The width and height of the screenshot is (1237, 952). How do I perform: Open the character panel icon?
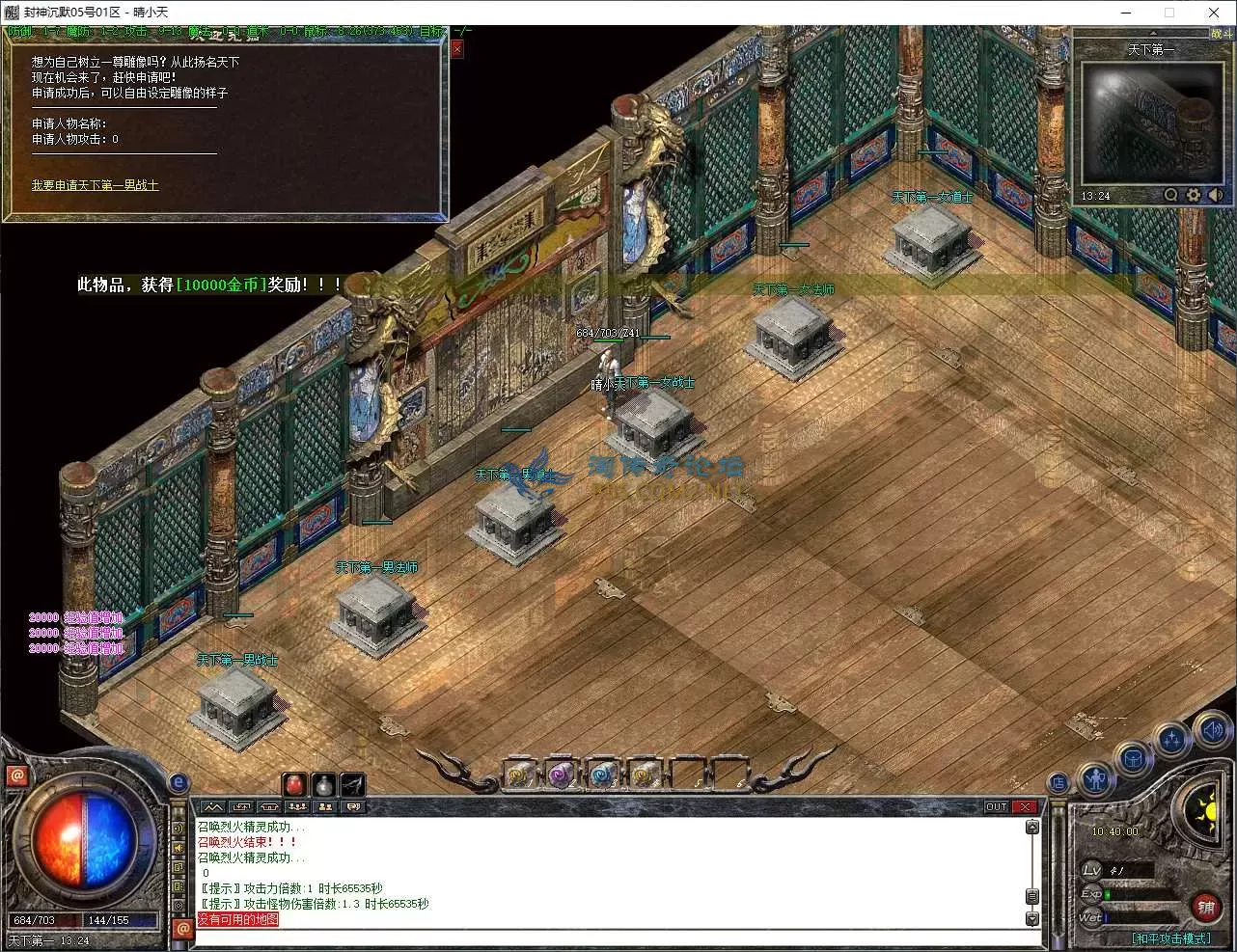point(1096,777)
